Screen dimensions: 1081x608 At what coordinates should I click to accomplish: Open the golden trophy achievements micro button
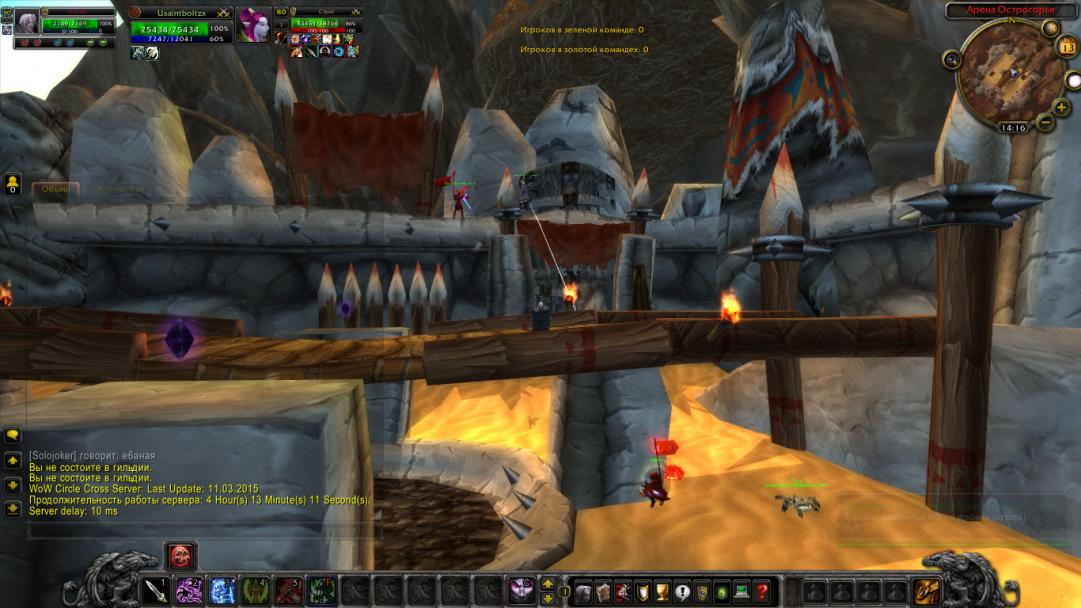coord(663,591)
